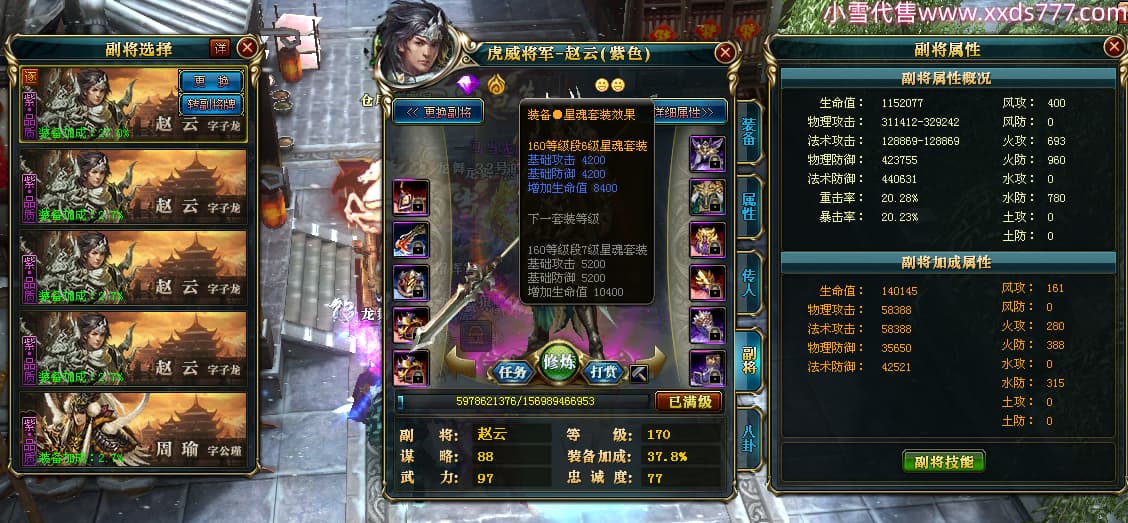Switch to the 属性 attributes tab
Screen dimensions: 1128x523
point(749,207)
